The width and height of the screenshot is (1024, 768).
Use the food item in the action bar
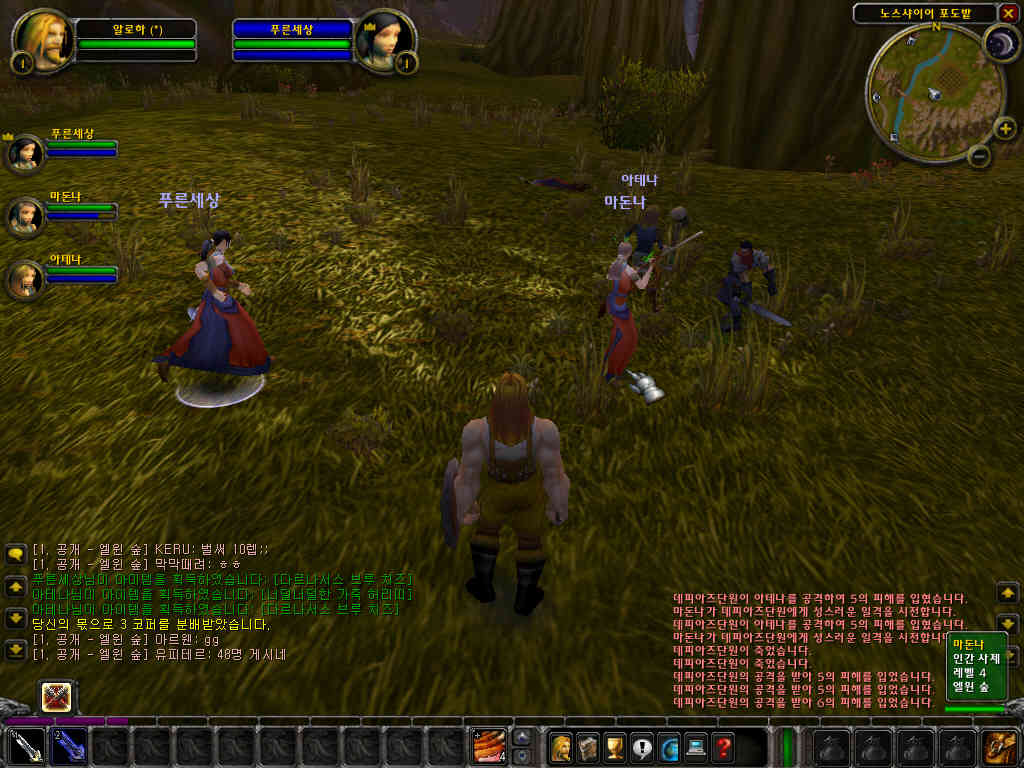pos(489,746)
